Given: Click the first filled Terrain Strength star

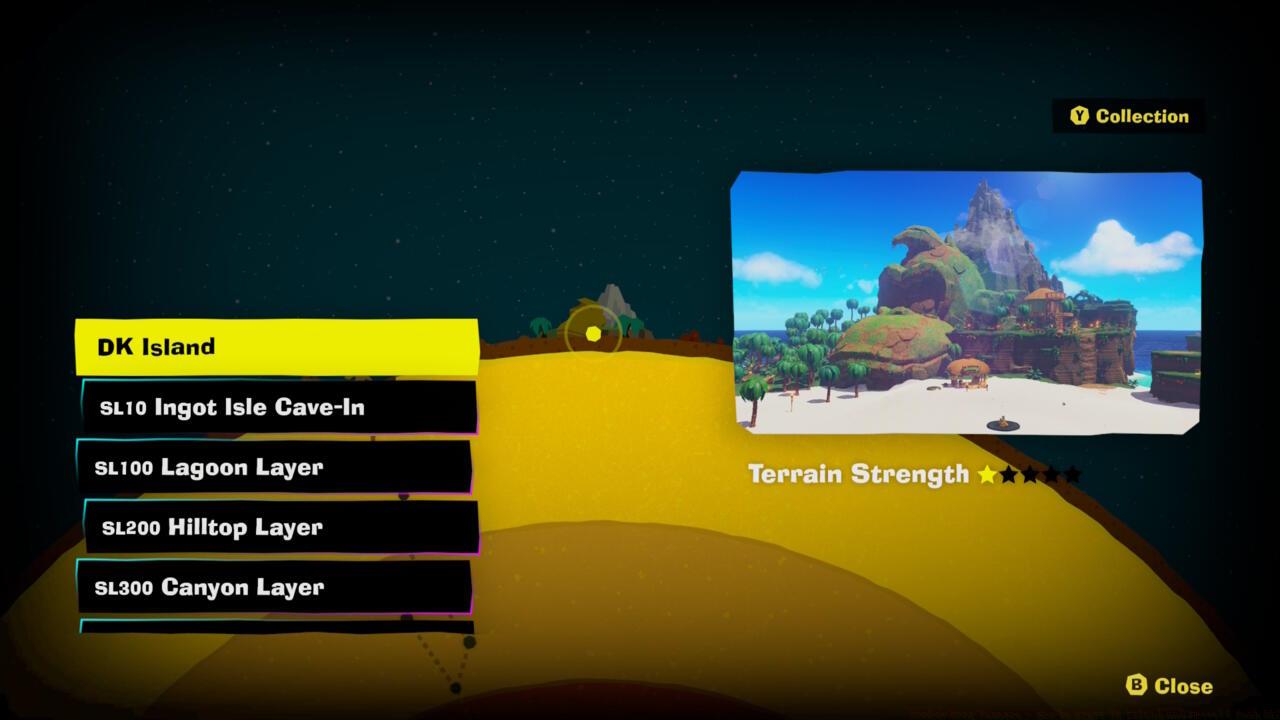Looking at the screenshot, I should [986, 474].
